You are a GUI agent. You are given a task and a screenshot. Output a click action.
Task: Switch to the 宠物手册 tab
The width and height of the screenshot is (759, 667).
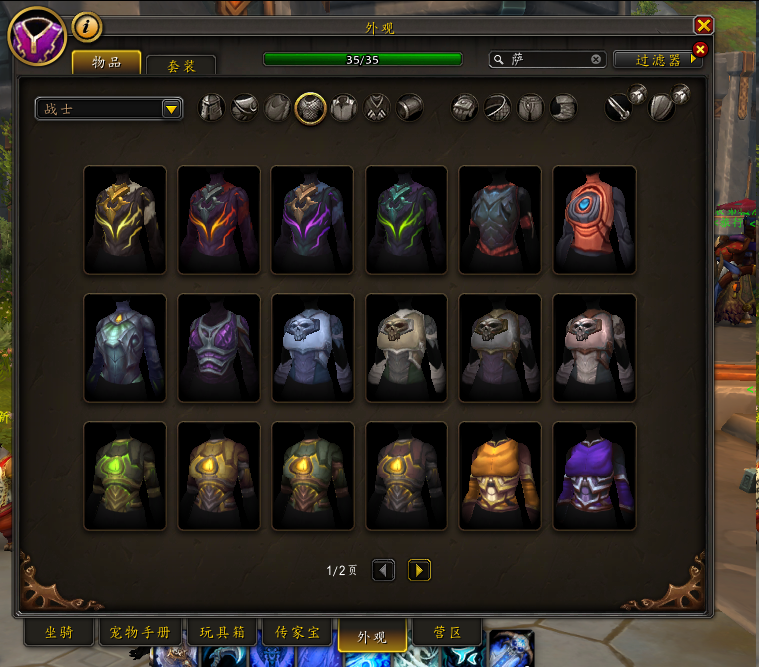(142, 633)
